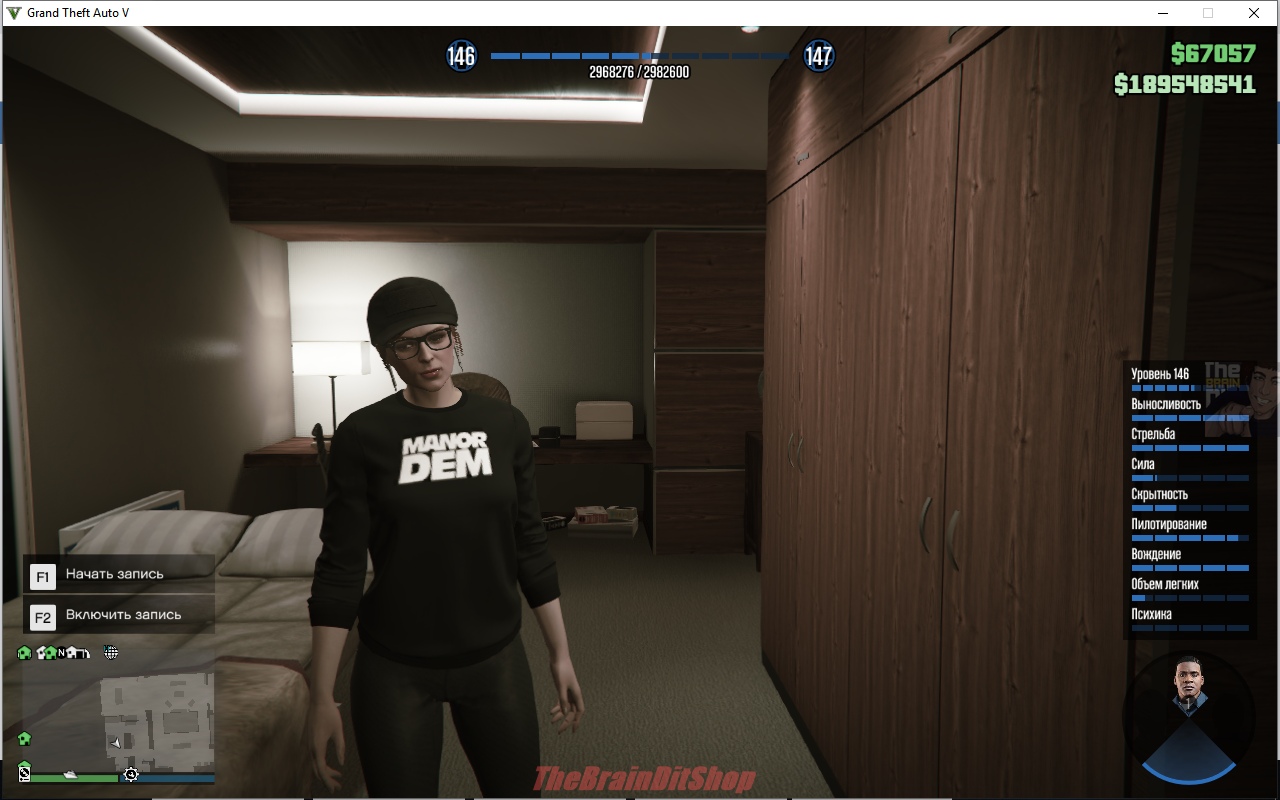Minimize the game window
This screenshot has height=800, width=1280.
(x=1163, y=13)
